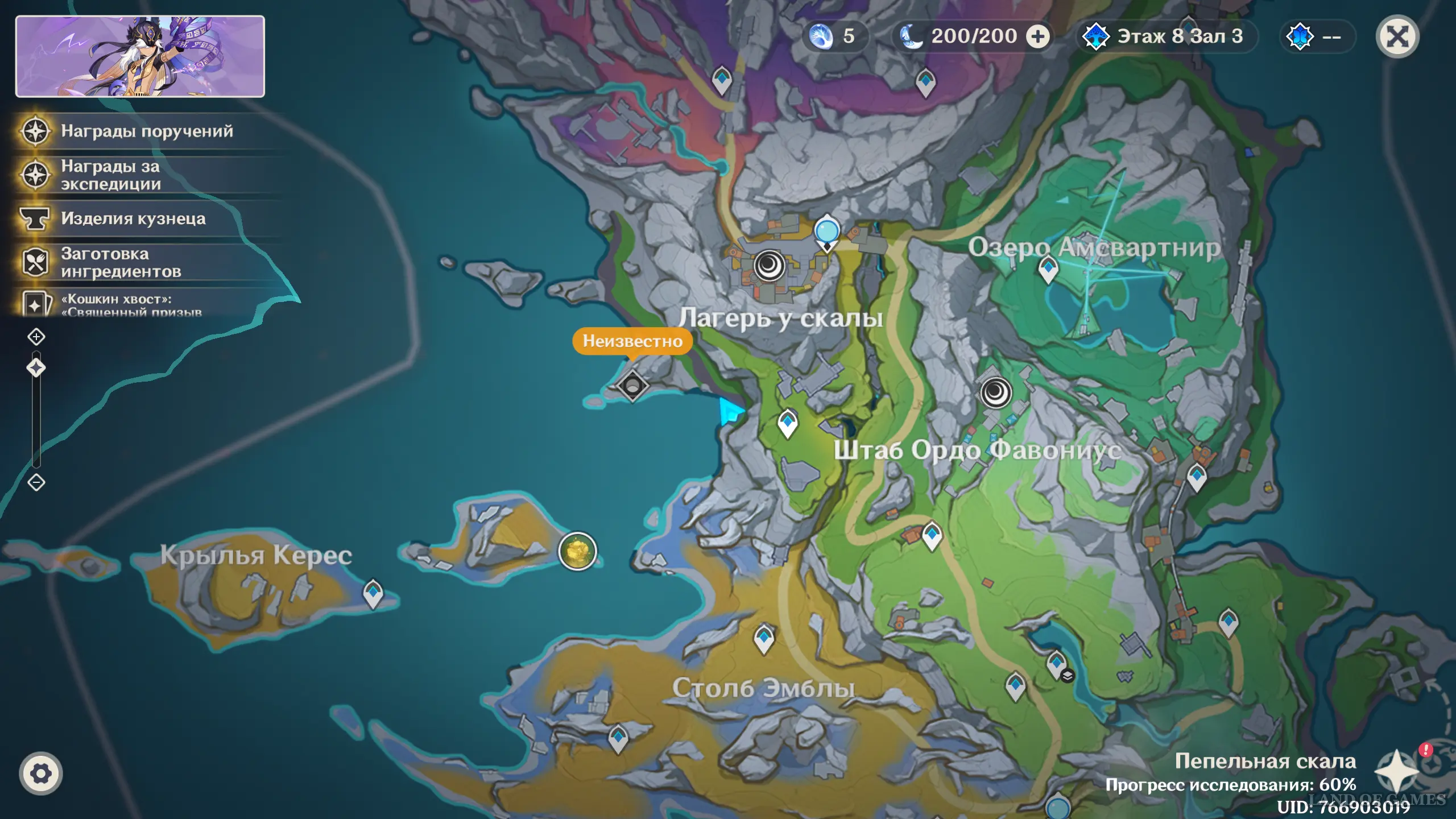Select the swirl domain marker near Штаб Ордо Фавониус

coord(996,392)
